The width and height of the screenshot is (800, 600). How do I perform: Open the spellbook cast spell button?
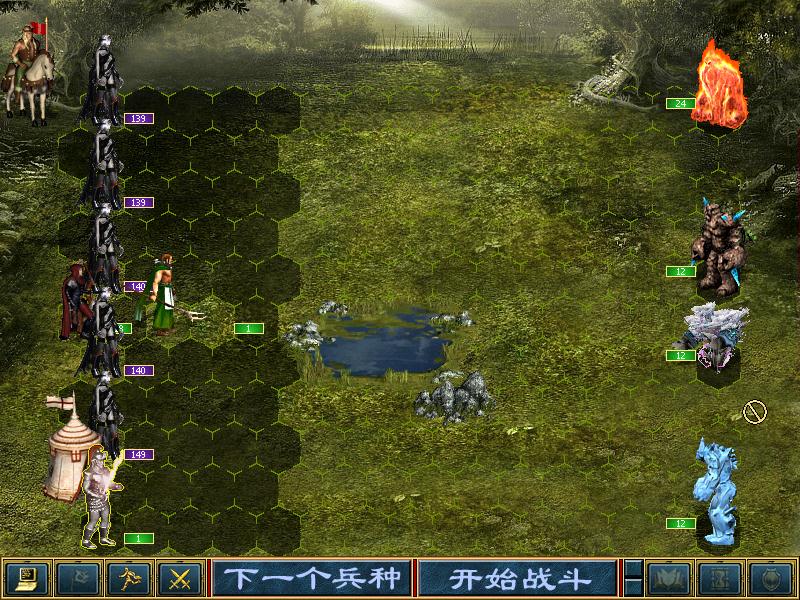click(x=667, y=578)
